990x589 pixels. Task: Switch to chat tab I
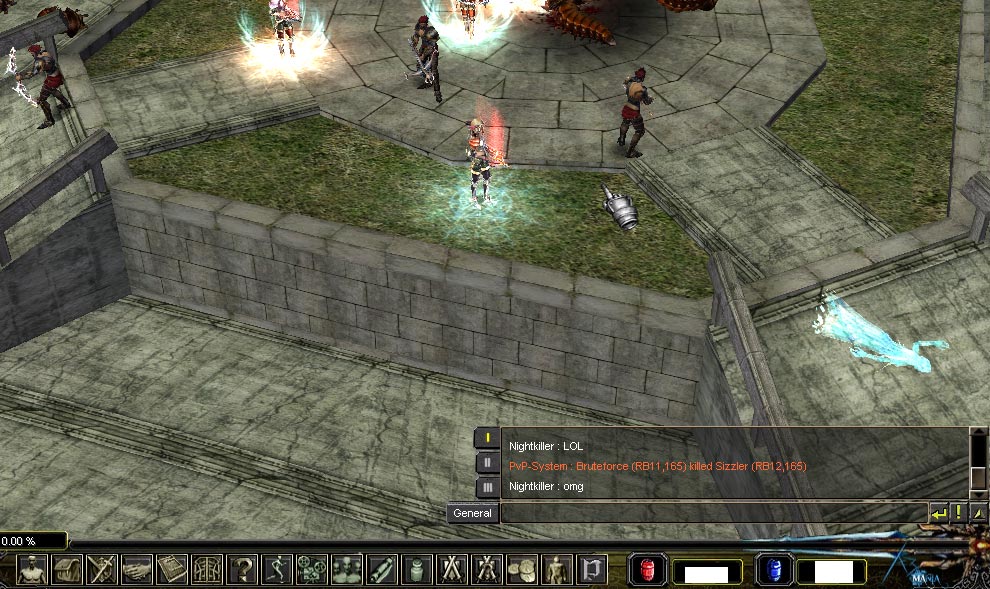tap(486, 437)
